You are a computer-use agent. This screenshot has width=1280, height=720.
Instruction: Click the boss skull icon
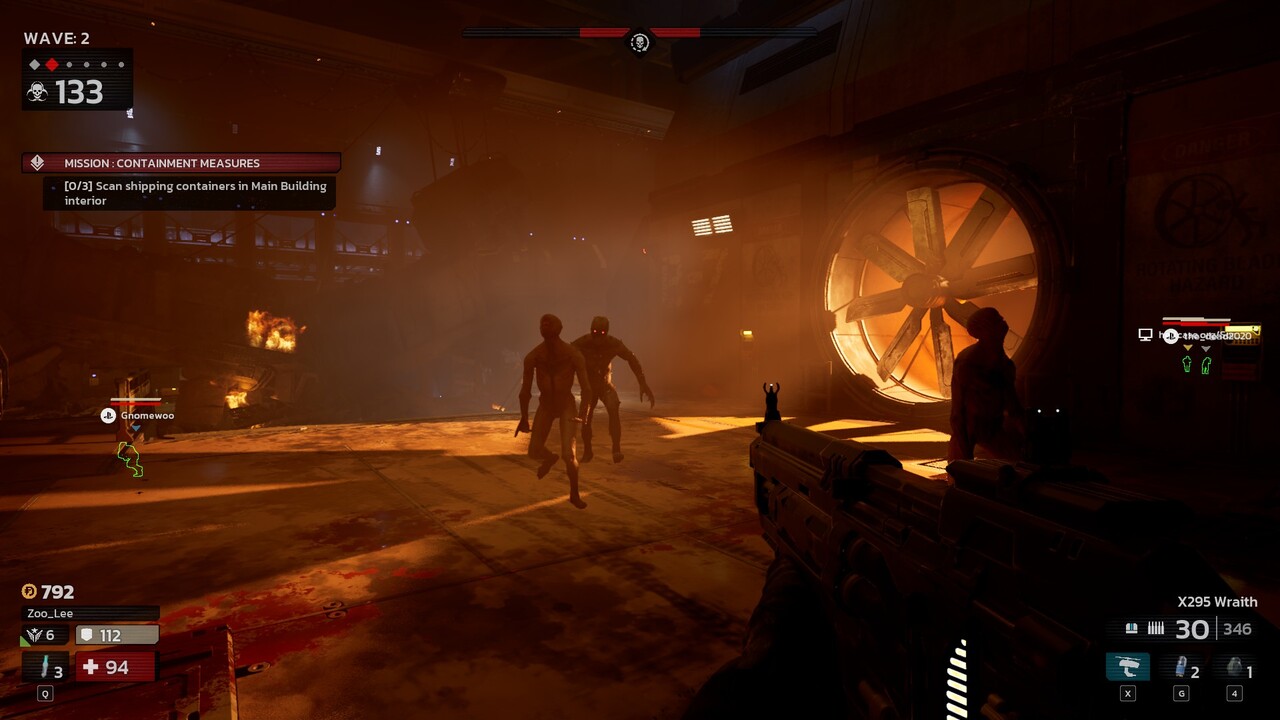(640, 42)
